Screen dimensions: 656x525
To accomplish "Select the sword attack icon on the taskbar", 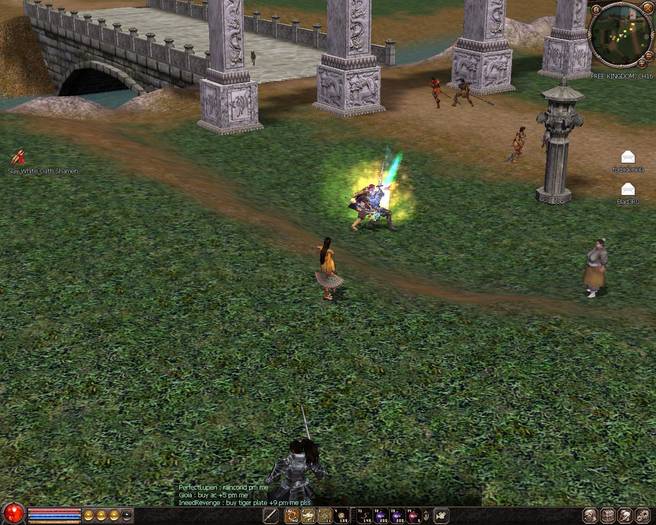I will point(270,516).
